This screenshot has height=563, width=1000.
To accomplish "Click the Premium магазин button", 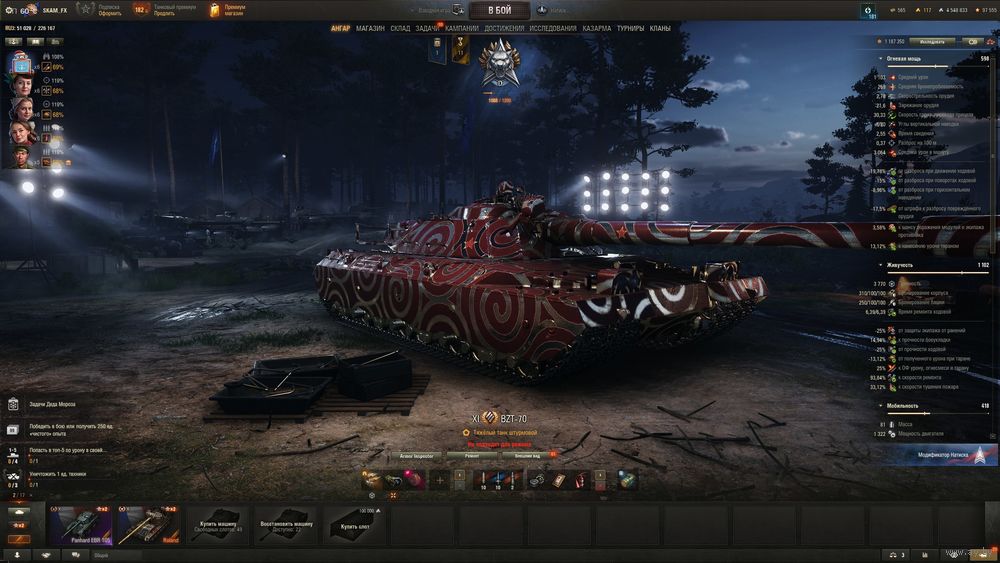I will click(230, 10).
